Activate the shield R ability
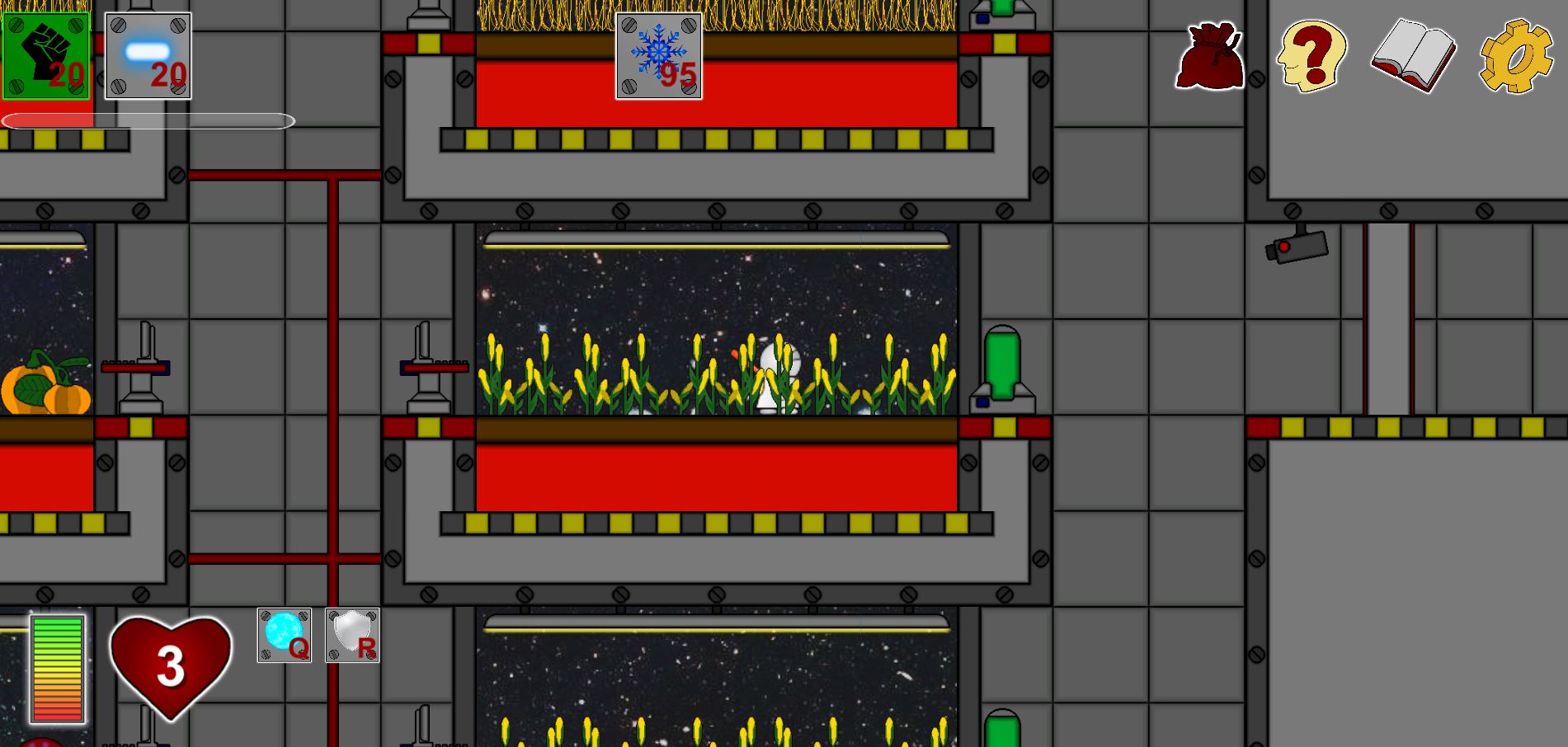The width and height of the screenshot is (1568, 747). click(352, 635)
